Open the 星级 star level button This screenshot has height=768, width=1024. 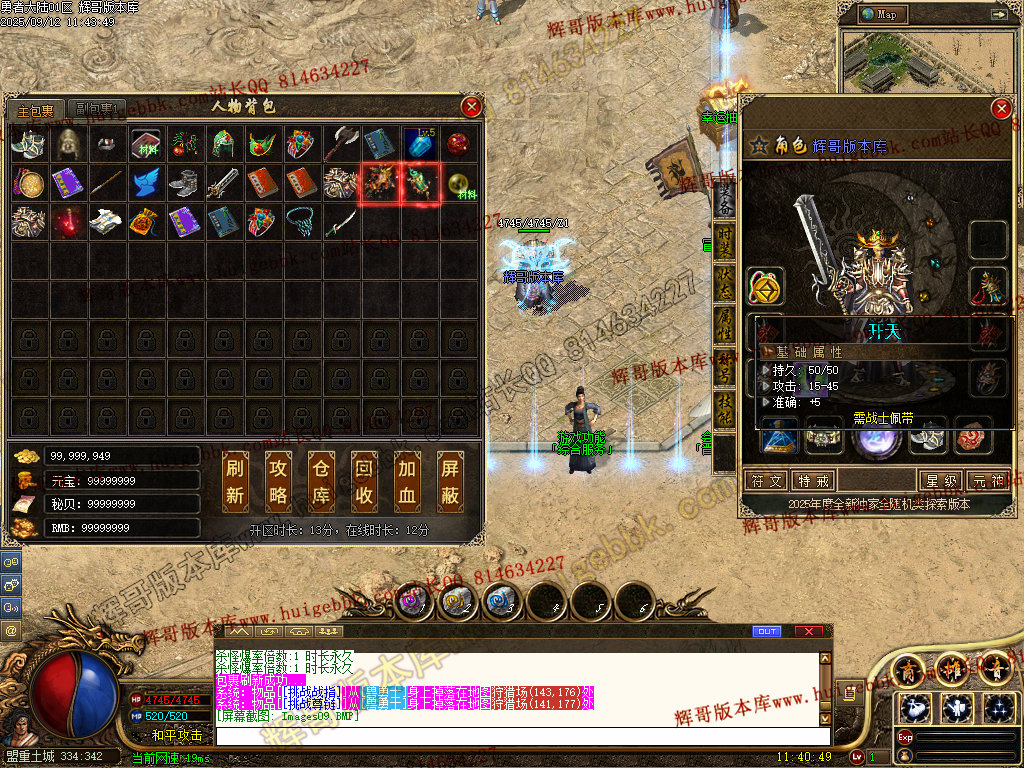coord(942,481)
